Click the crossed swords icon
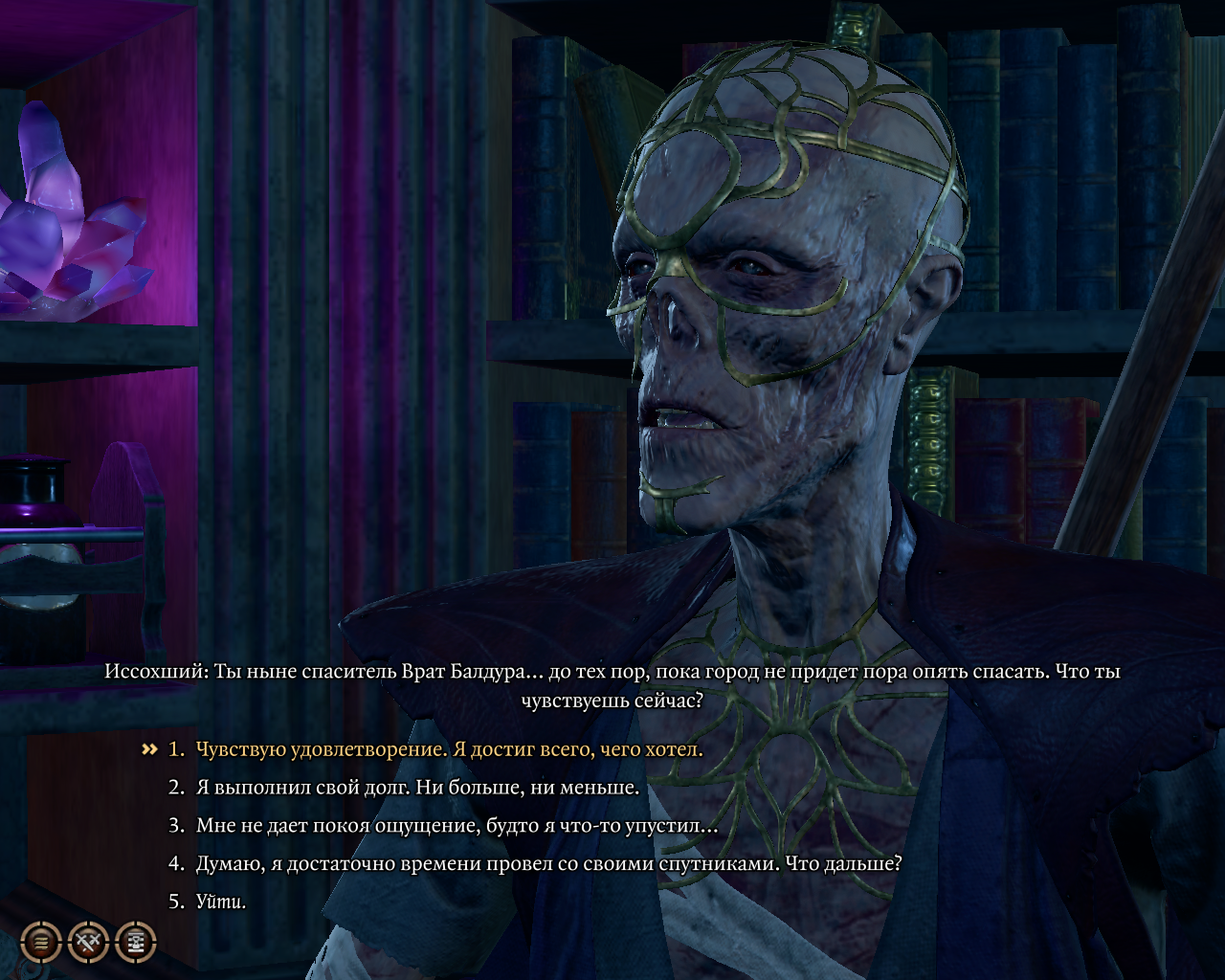Viewport: 1225px width, 980px height. (x=89, y=943)
